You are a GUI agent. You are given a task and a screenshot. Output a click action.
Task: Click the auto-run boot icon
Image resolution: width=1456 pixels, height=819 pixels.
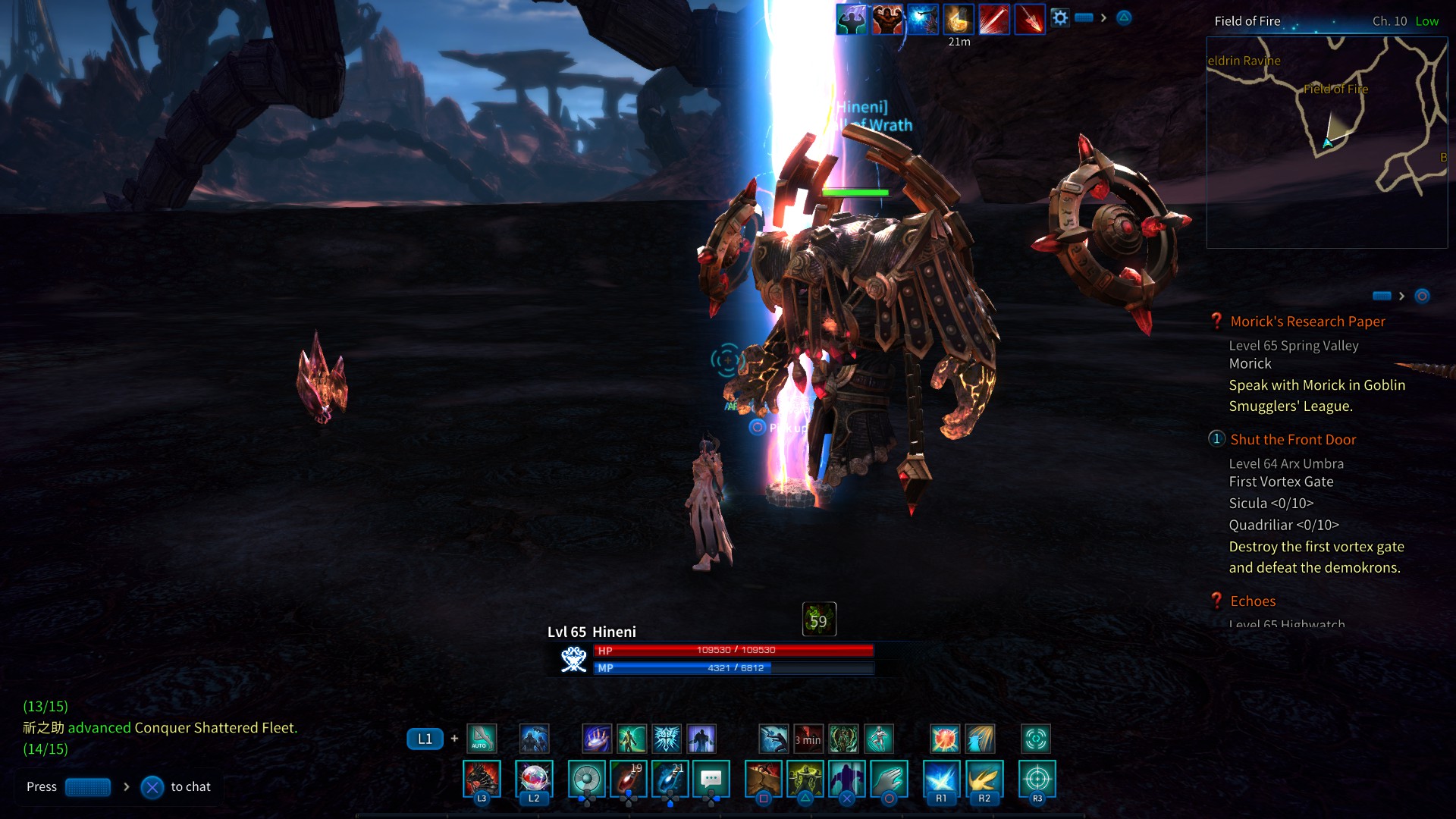click(482, 738)
